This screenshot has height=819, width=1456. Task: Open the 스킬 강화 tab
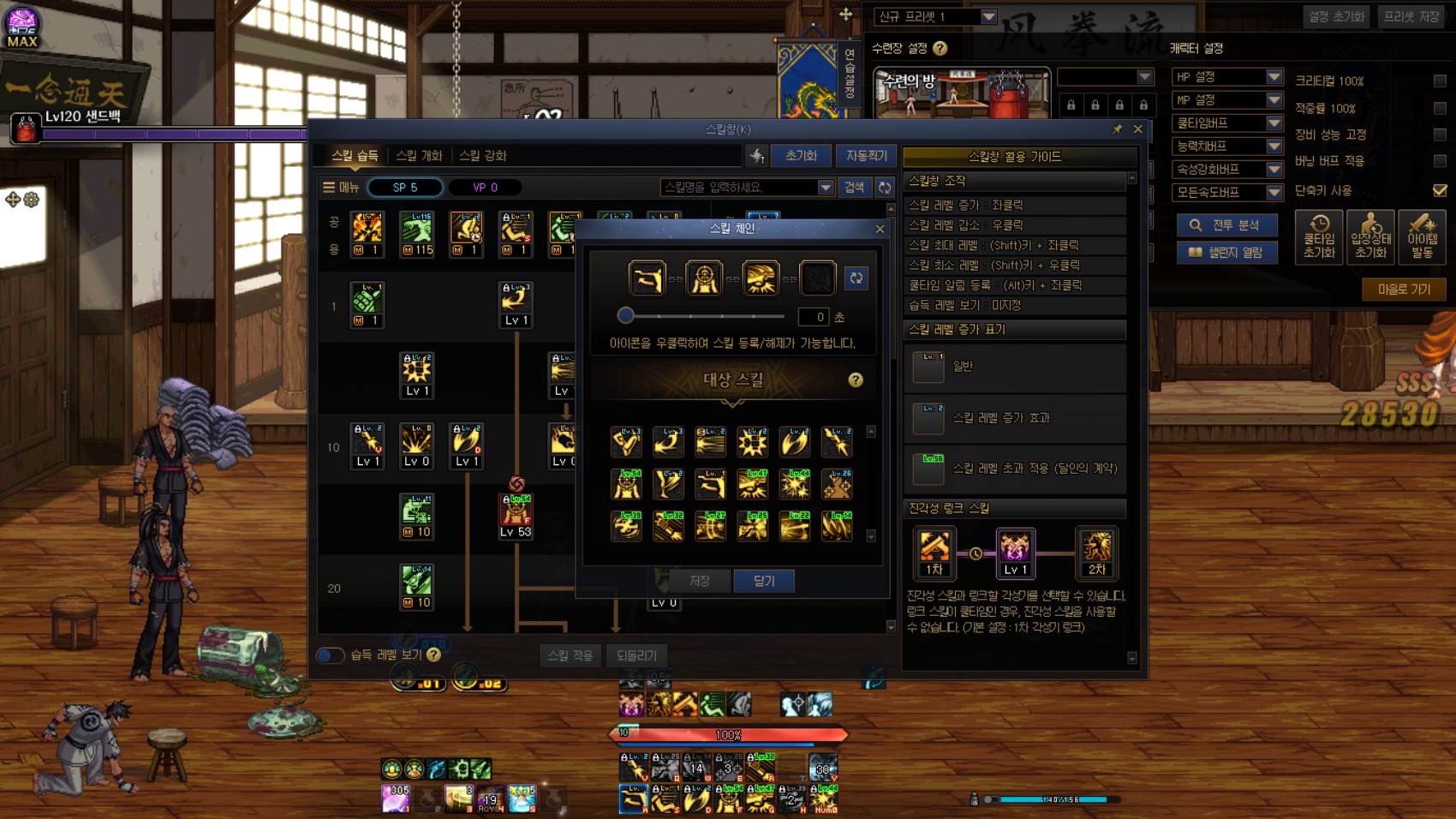click(483, 155)
